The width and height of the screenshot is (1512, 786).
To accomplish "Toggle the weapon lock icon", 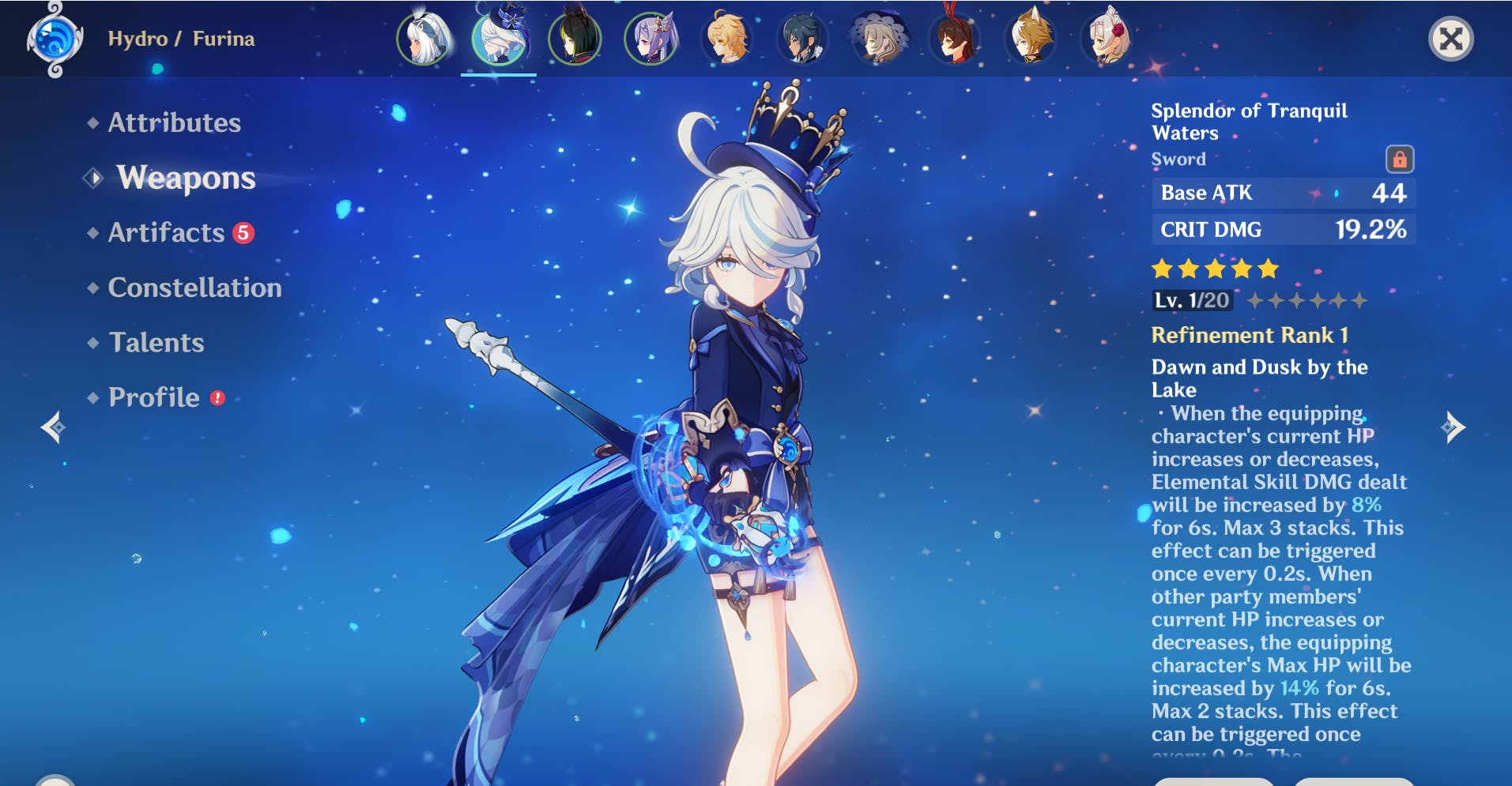I will pos(1399,159).
